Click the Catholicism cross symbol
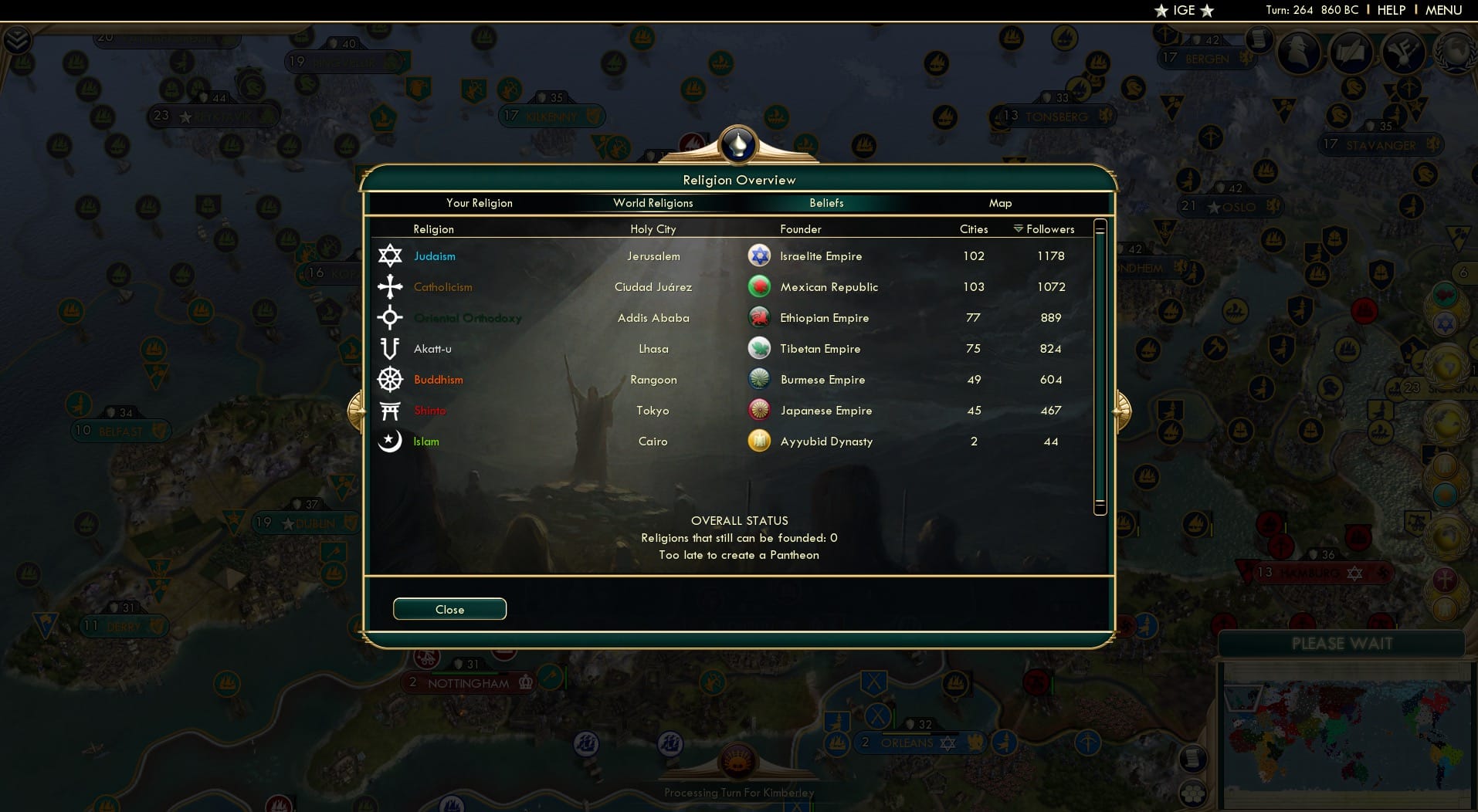The image size is (1478, 812). tap(391, 286)
